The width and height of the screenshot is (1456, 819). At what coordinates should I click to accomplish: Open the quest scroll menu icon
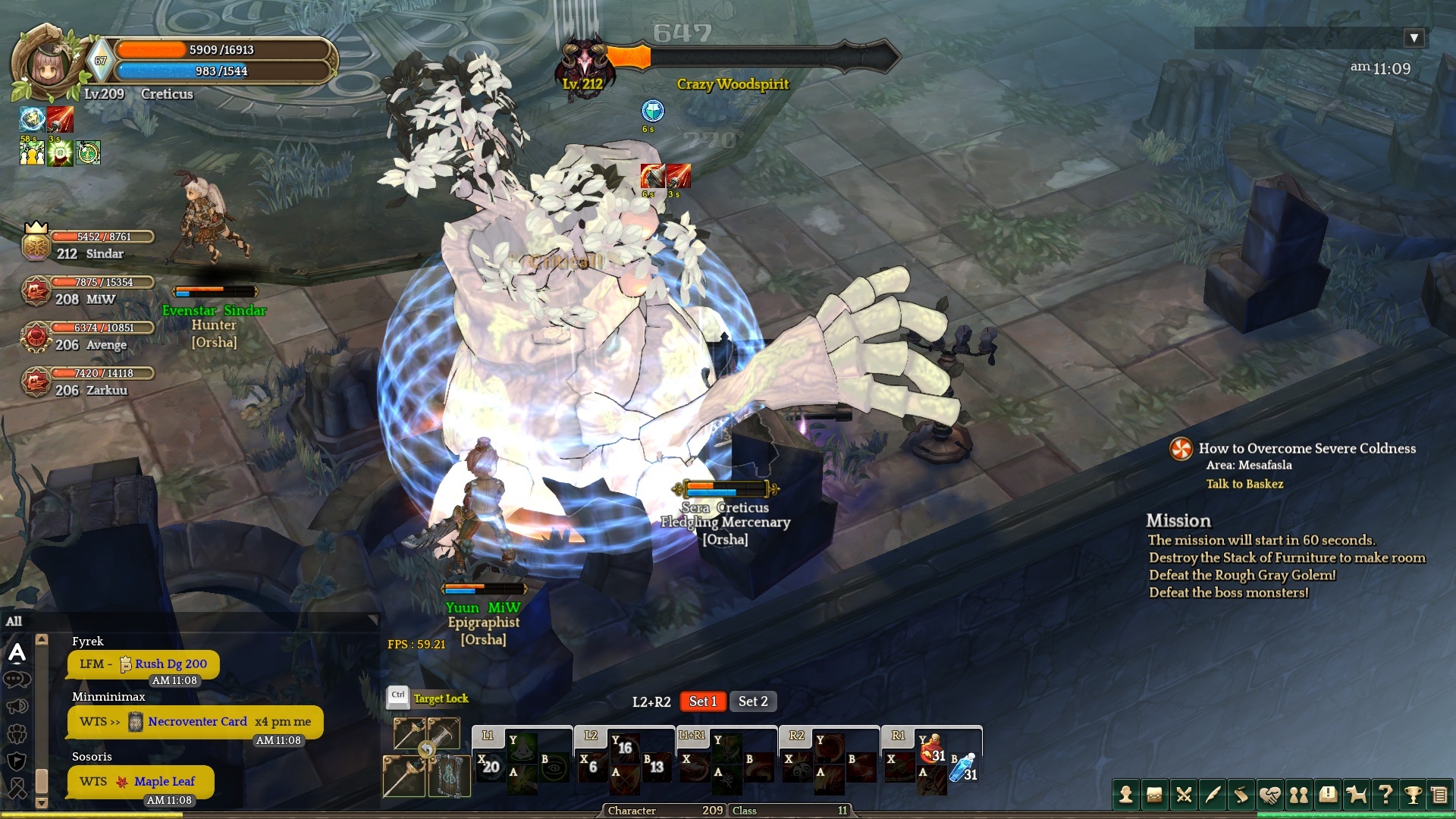[1241, 795]
